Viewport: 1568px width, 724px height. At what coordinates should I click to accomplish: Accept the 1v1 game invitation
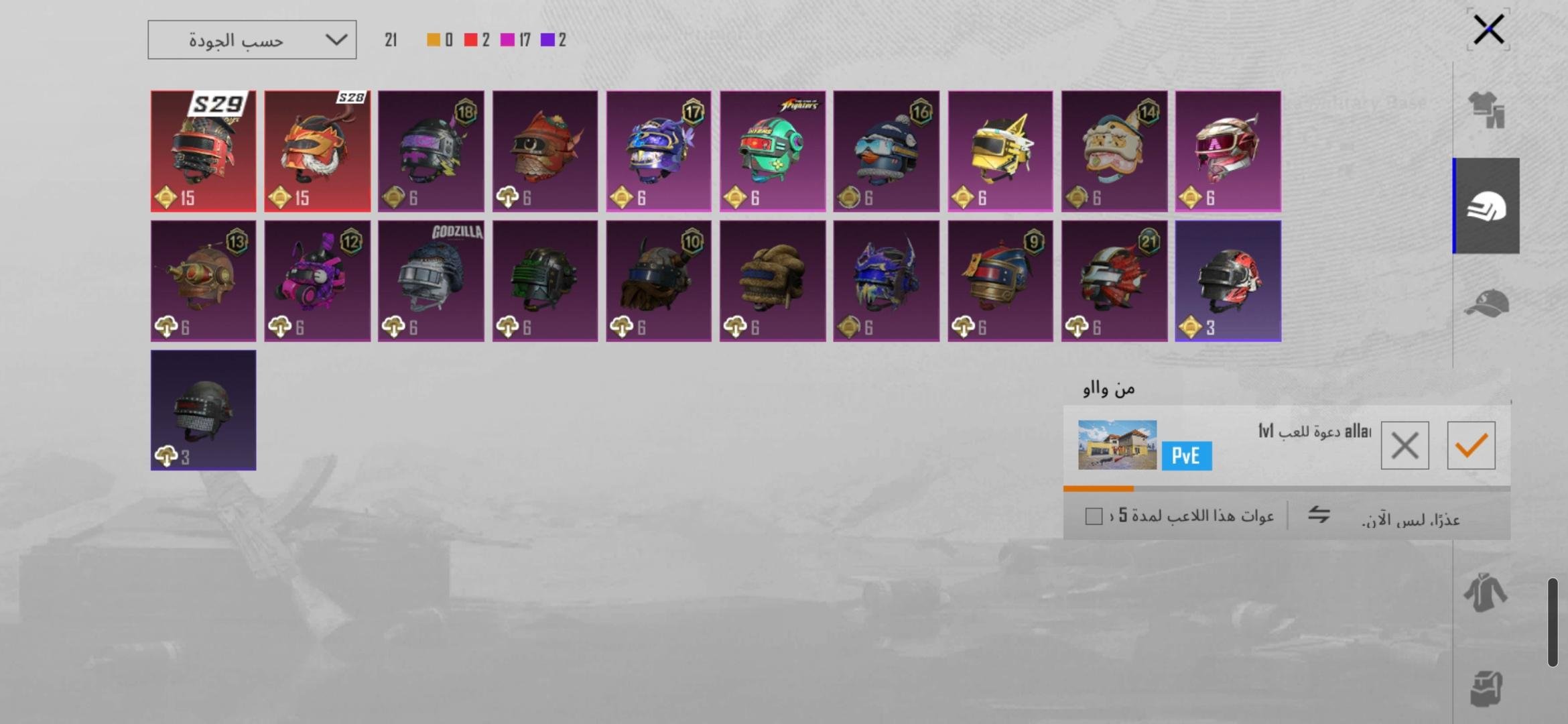click(x=1471, y=445)
